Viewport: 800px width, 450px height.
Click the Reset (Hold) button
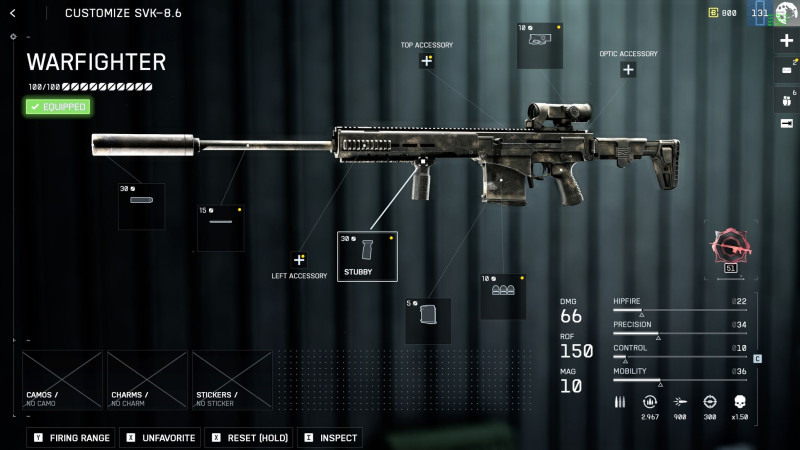tap(248, 438)
